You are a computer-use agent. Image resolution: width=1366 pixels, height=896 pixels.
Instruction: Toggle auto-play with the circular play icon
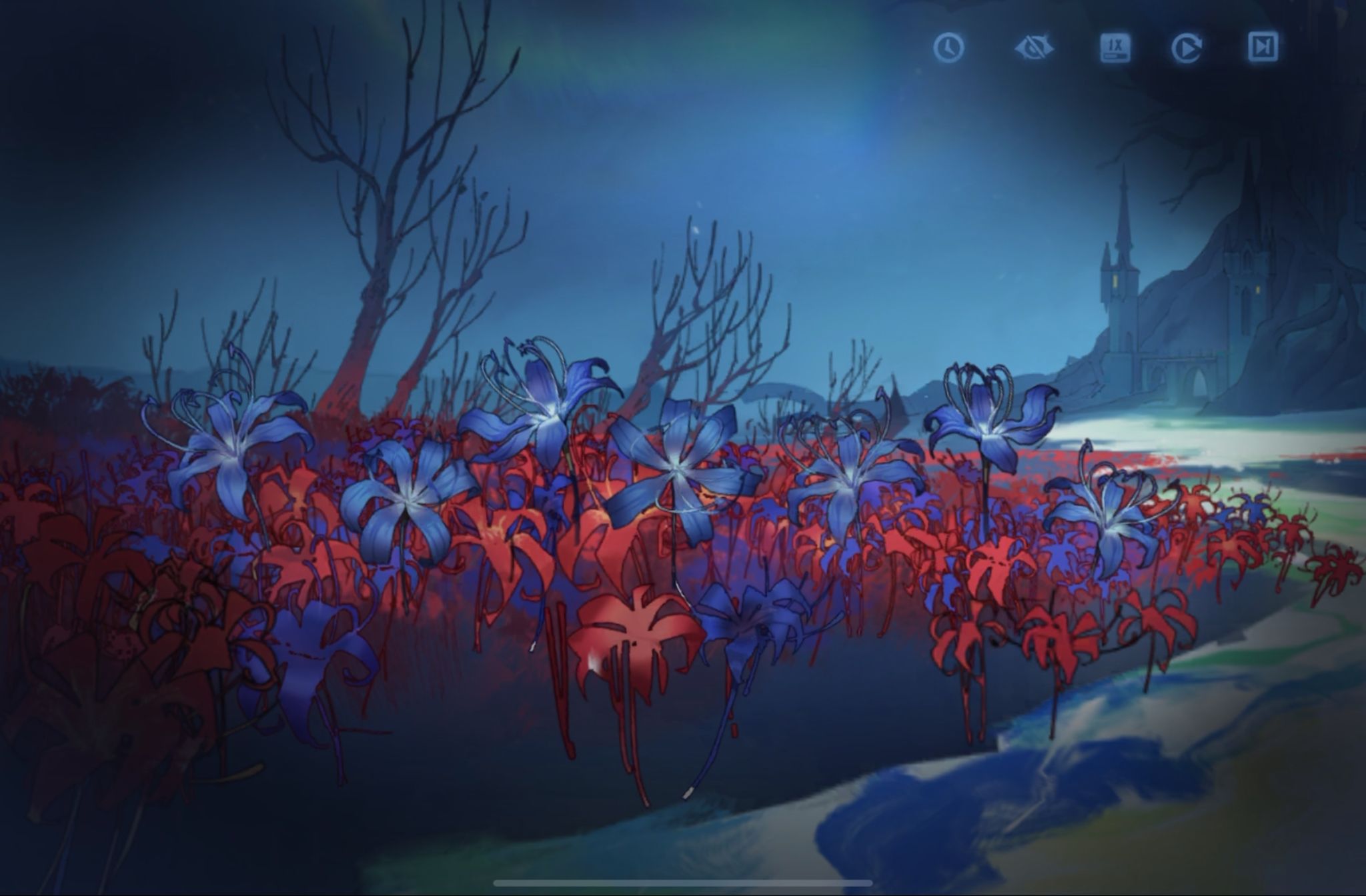(x=1187, y=48)
